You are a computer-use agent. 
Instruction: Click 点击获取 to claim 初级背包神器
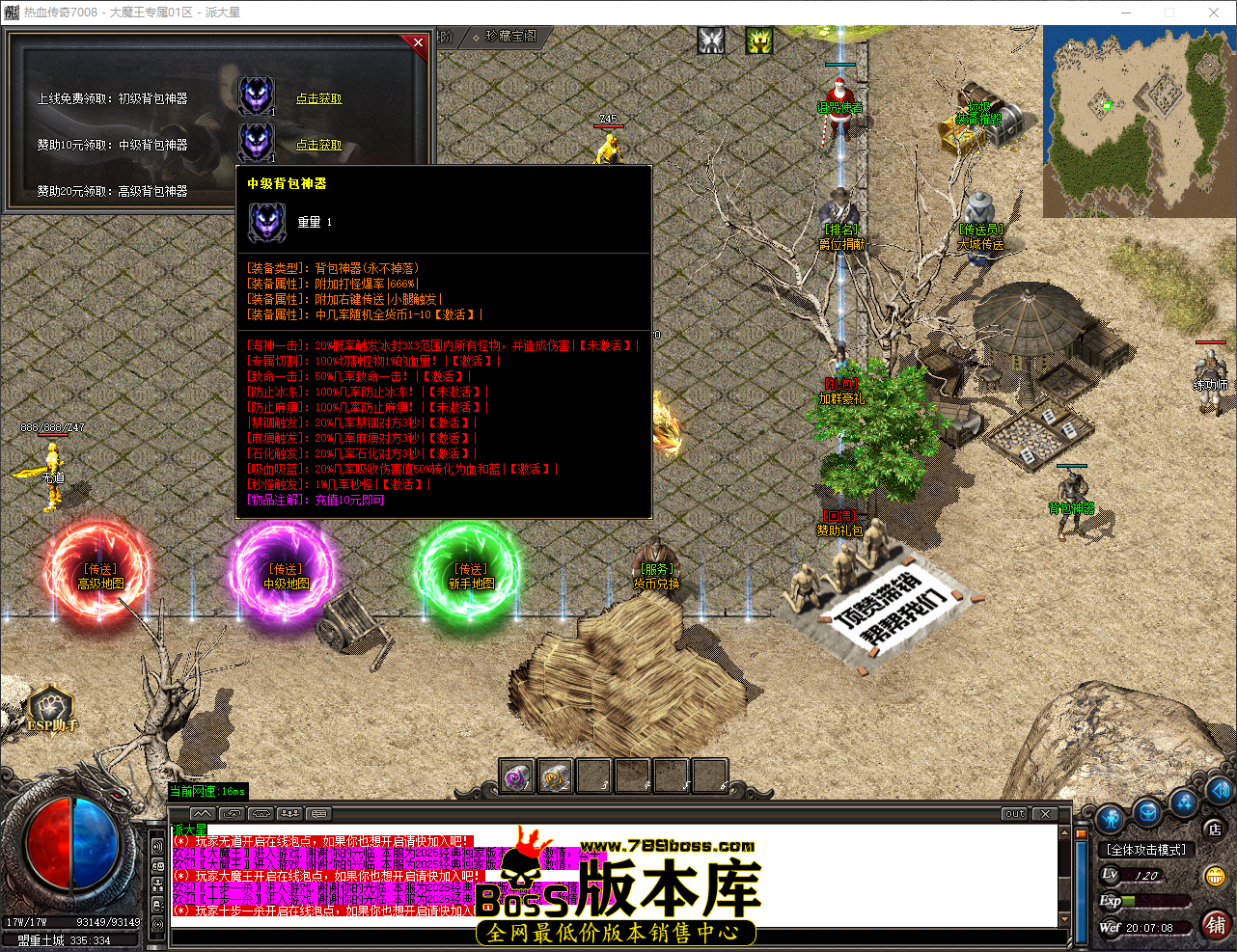coord(319,99)
